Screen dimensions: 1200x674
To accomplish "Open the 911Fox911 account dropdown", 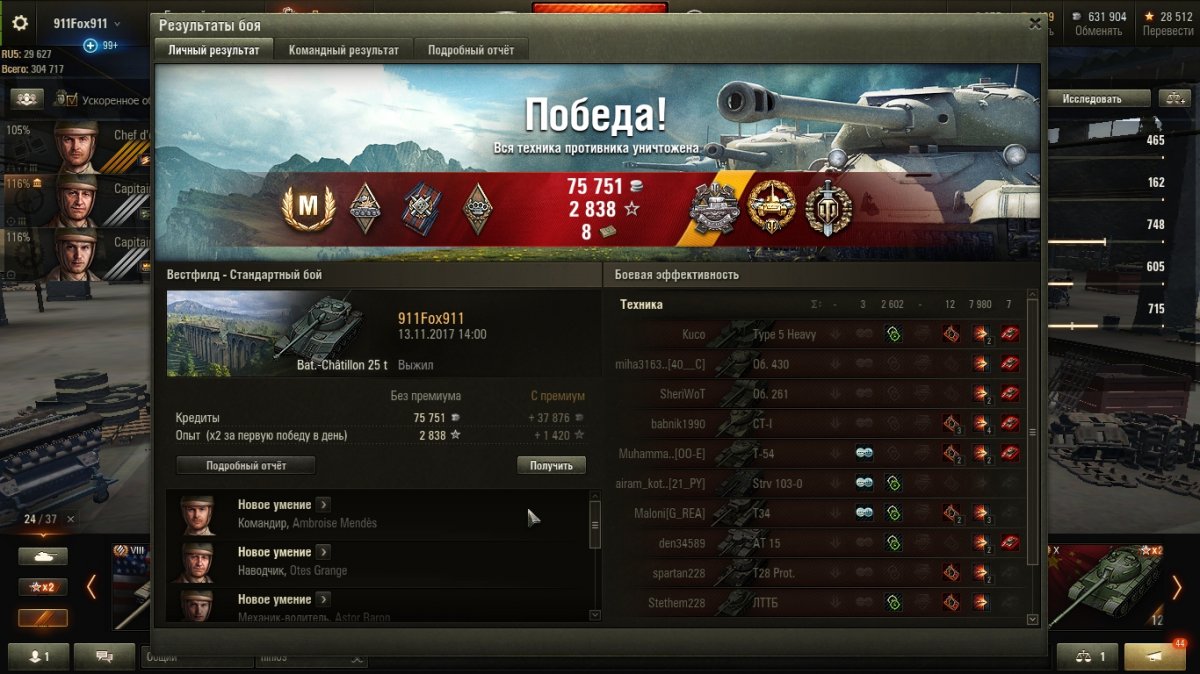I will (x=88, y=23).
